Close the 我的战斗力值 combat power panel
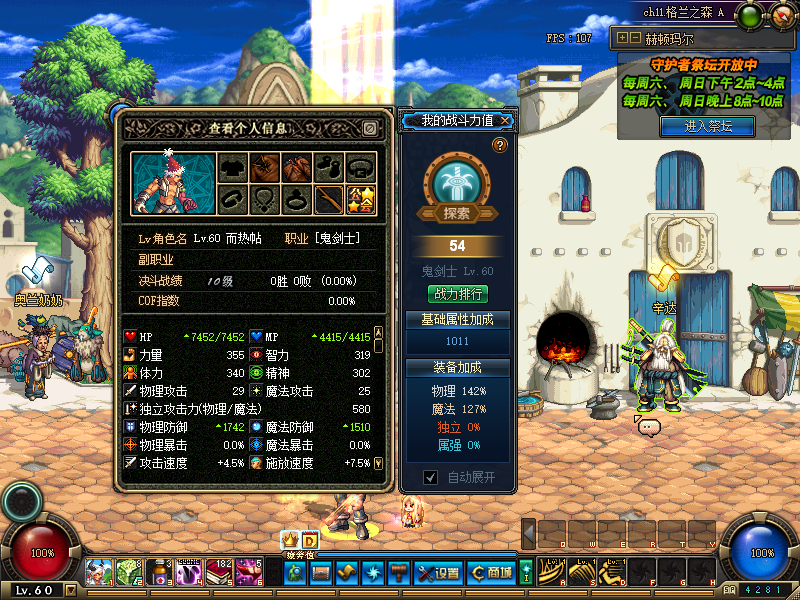This screenshot has width=800, height=600. click(x=507, y=121)
